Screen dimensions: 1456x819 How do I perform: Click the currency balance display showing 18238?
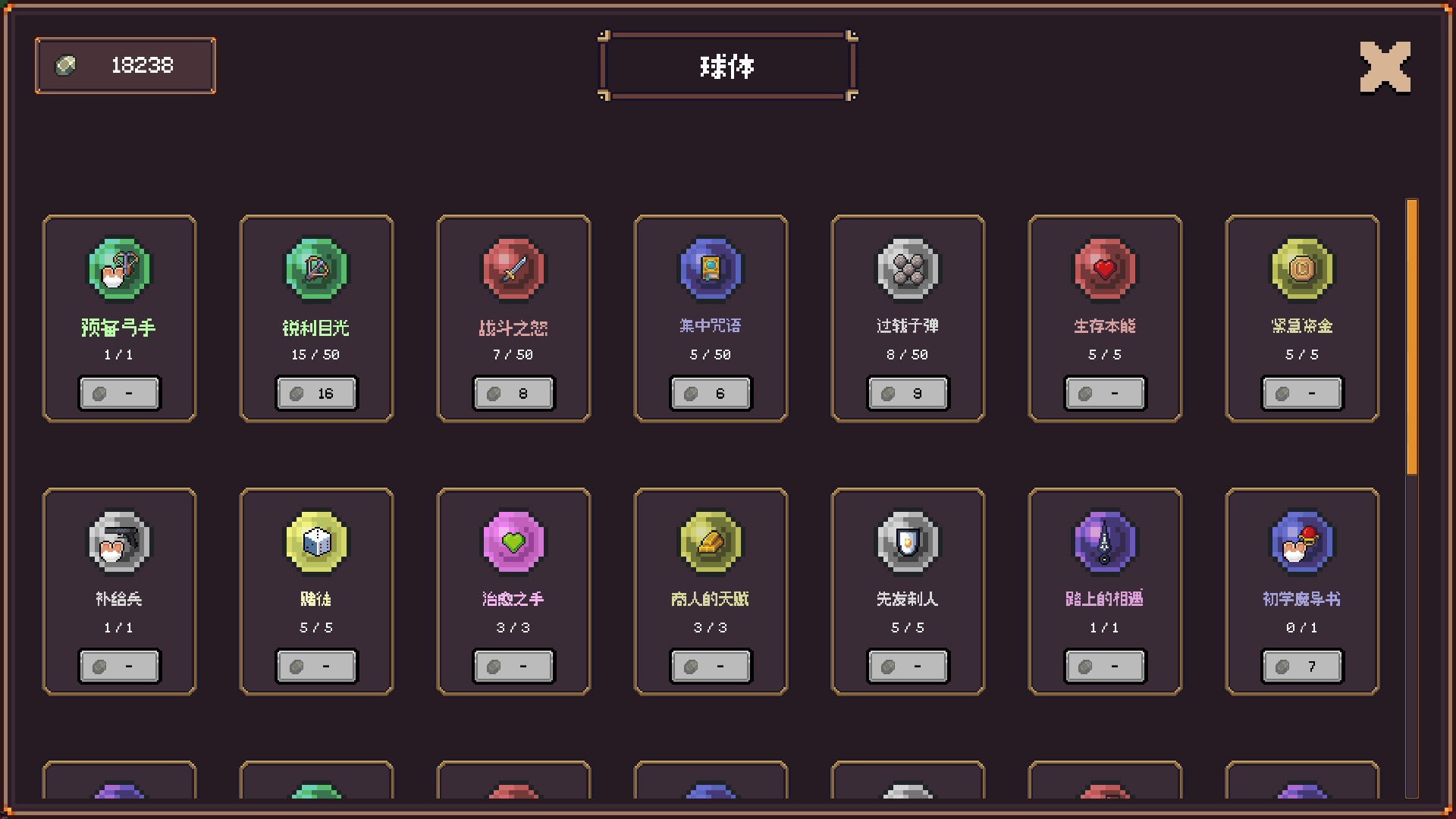pyautogui.click(x=125, y=66)
